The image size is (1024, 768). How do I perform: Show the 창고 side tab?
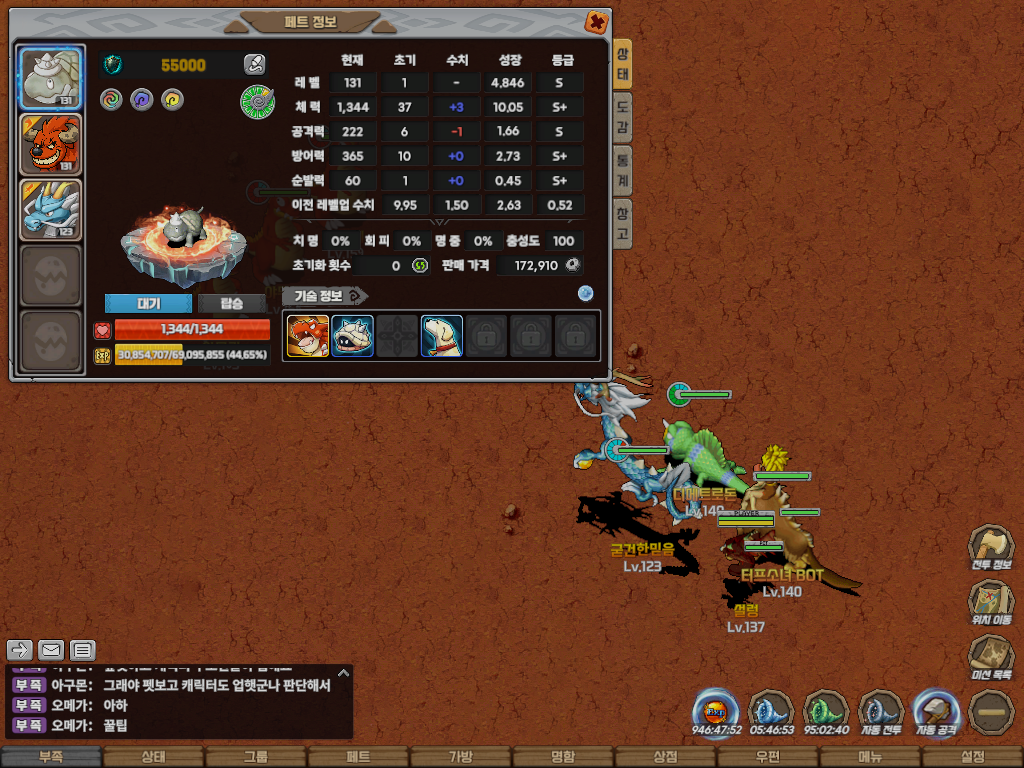(622, 223)
